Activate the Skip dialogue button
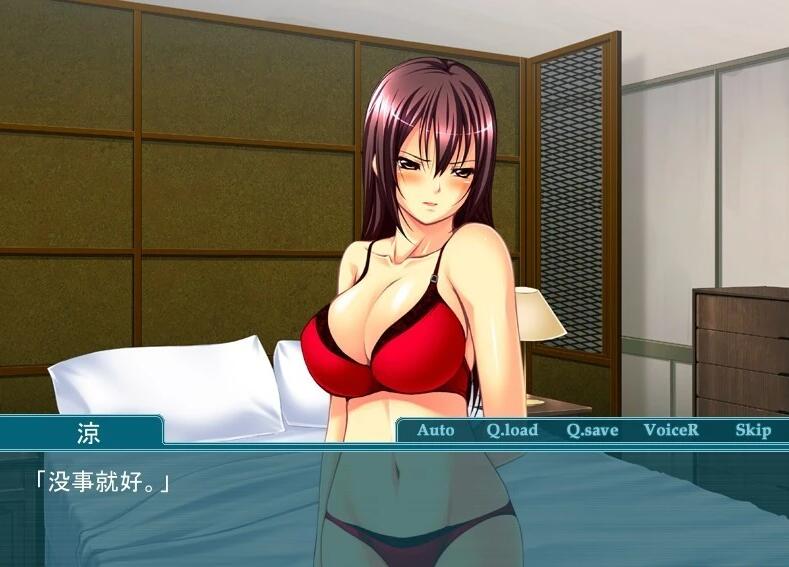The width and height of the screenshot is (789, 567). tap(753, 430)
